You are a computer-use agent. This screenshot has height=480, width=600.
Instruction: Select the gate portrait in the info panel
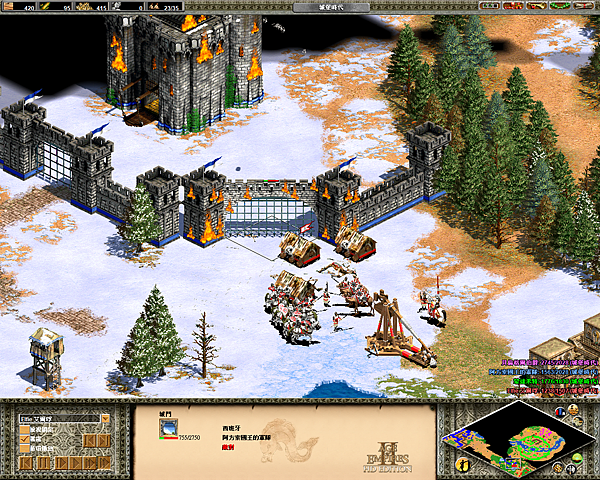(168, 429)
